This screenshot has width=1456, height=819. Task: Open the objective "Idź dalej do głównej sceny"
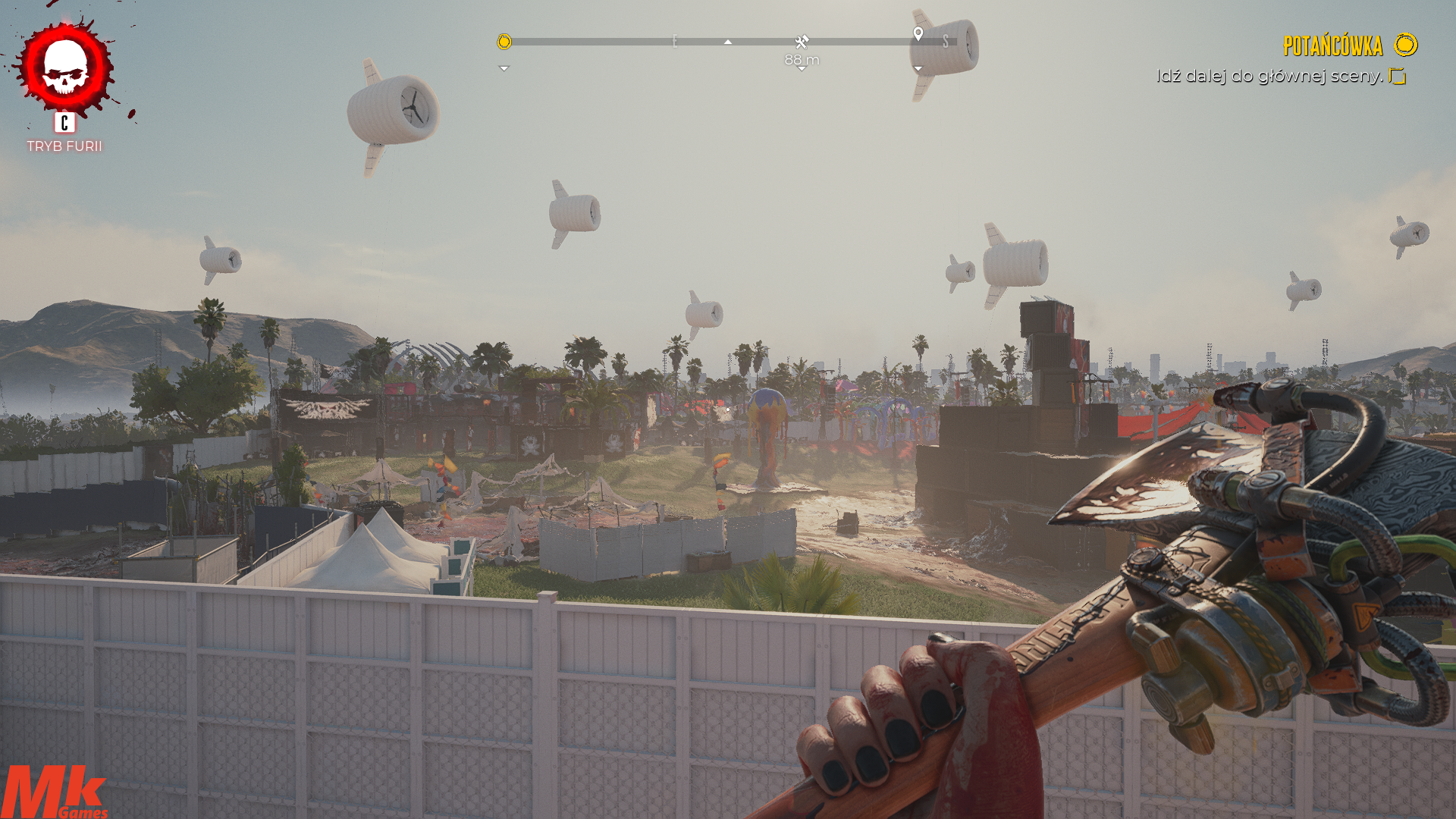(1269, 76)
